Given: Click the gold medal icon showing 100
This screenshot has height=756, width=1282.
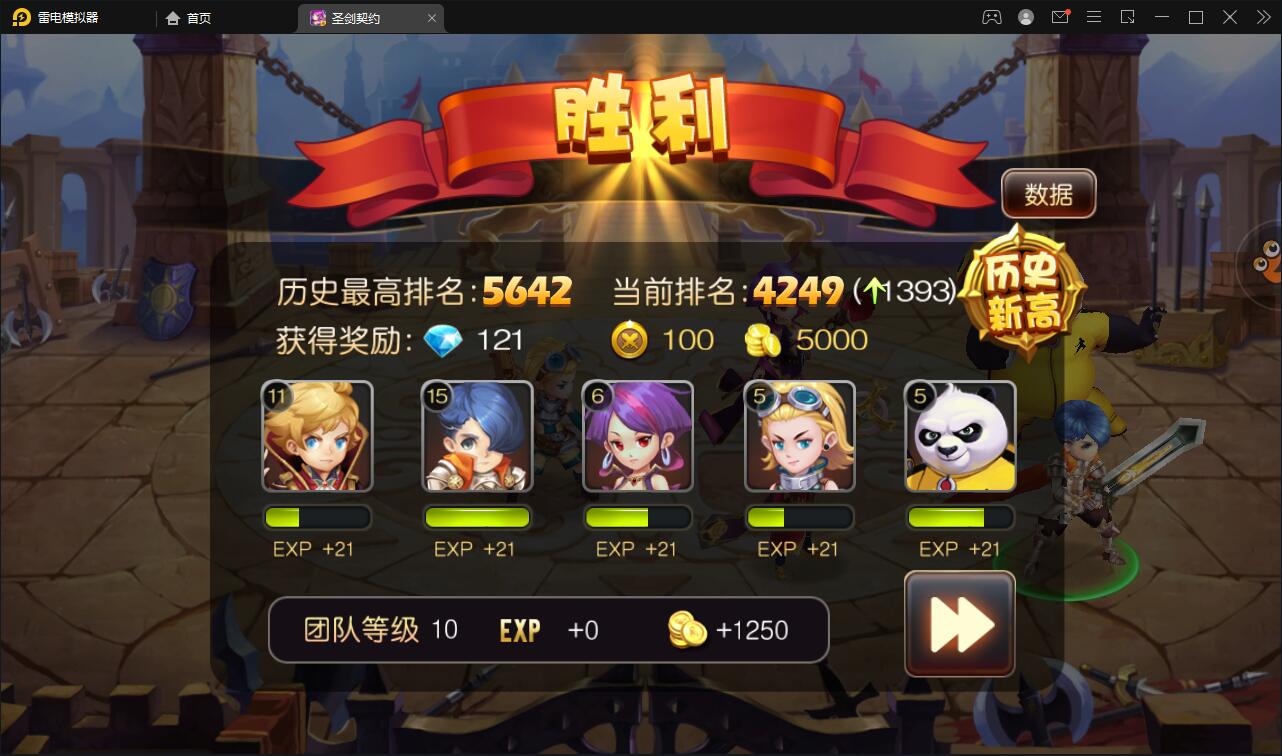Looking at the screenshot, I should click(628, 340).
